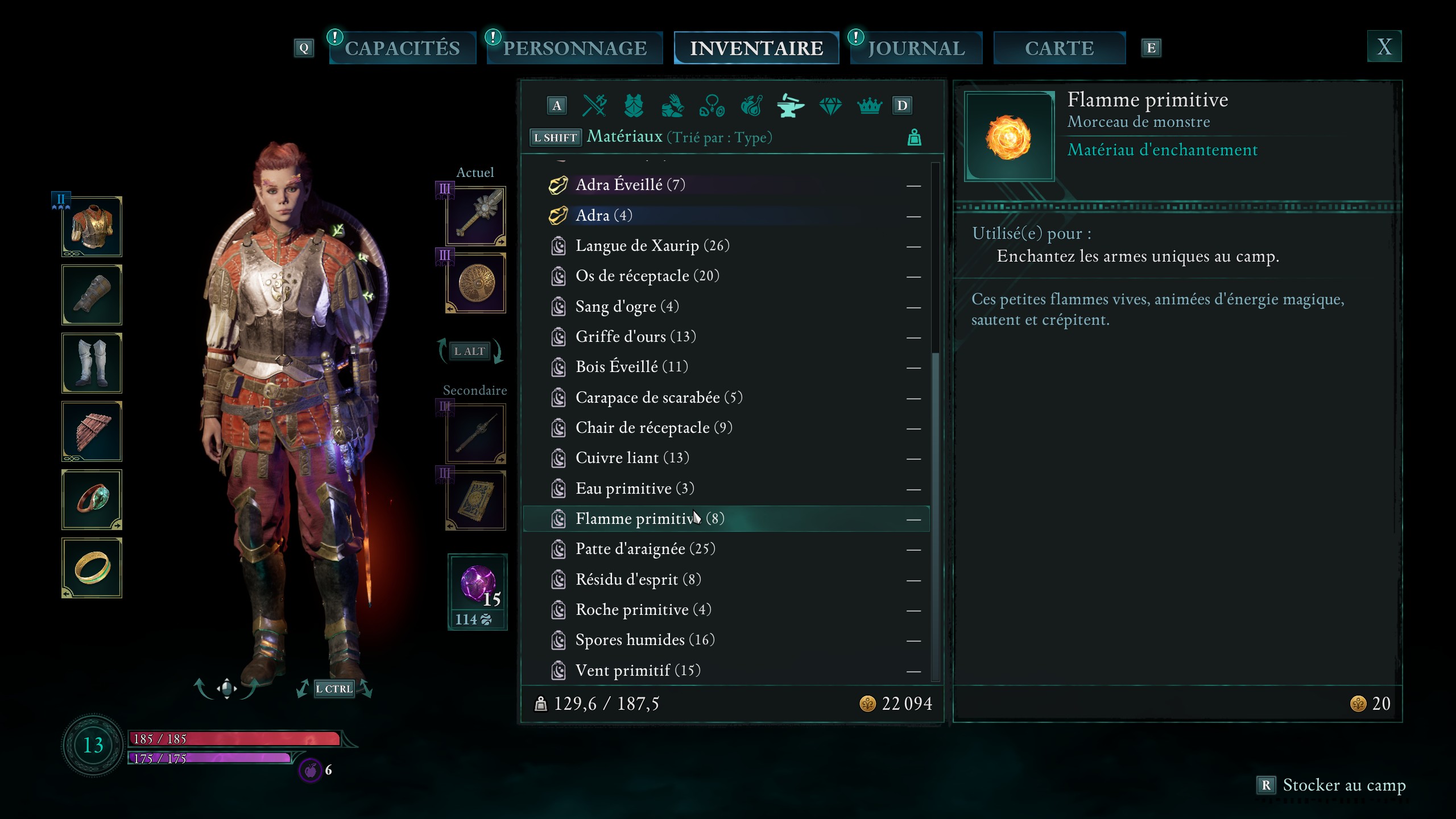Choose the round shield off-hand slot
Screen dimensions: 1456x819
tap(476, 283)
